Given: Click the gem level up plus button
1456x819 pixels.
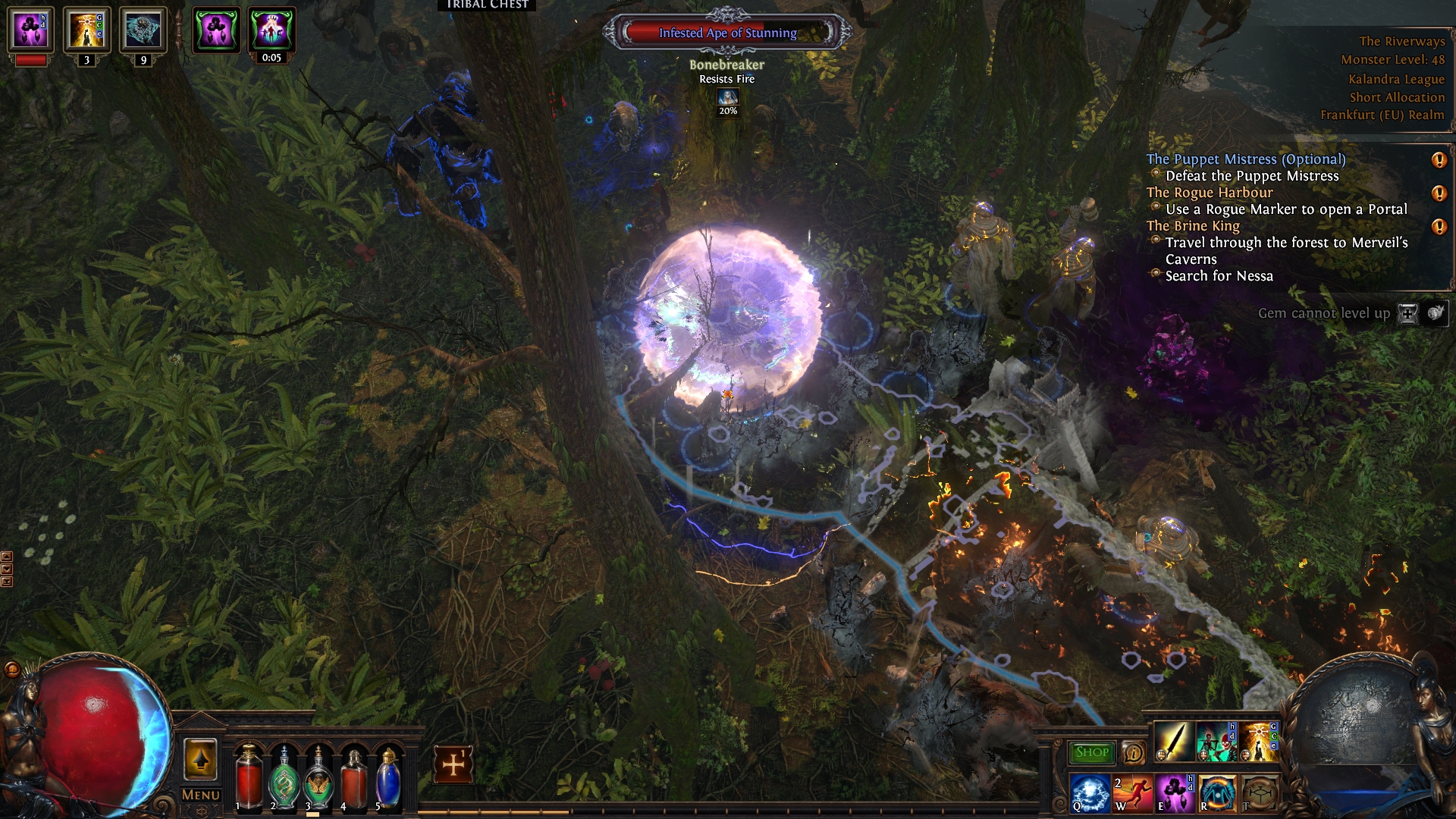Looking at the screenshot, I should 1407,313.
